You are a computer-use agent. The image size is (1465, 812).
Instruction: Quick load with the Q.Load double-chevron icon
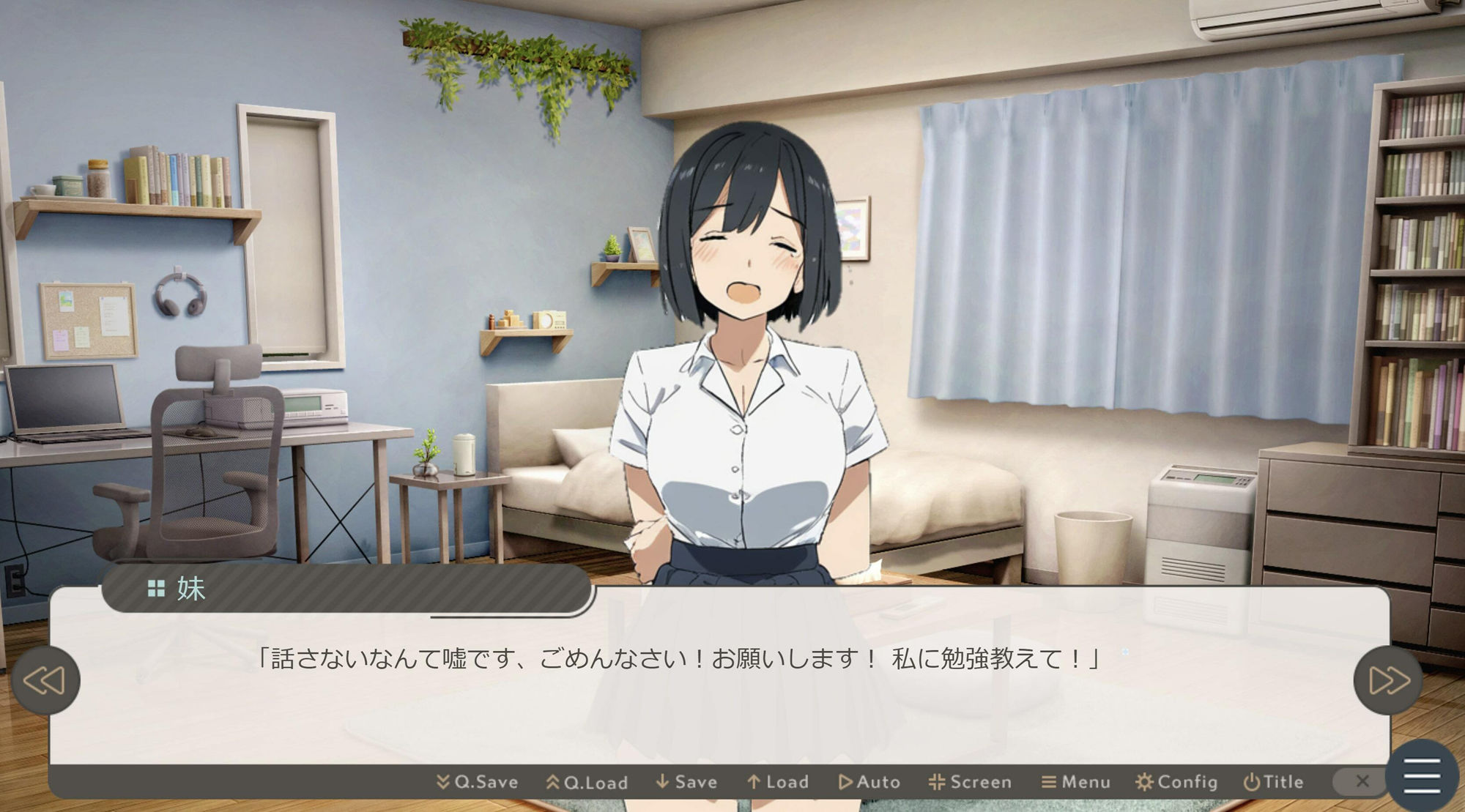(551, 781)
